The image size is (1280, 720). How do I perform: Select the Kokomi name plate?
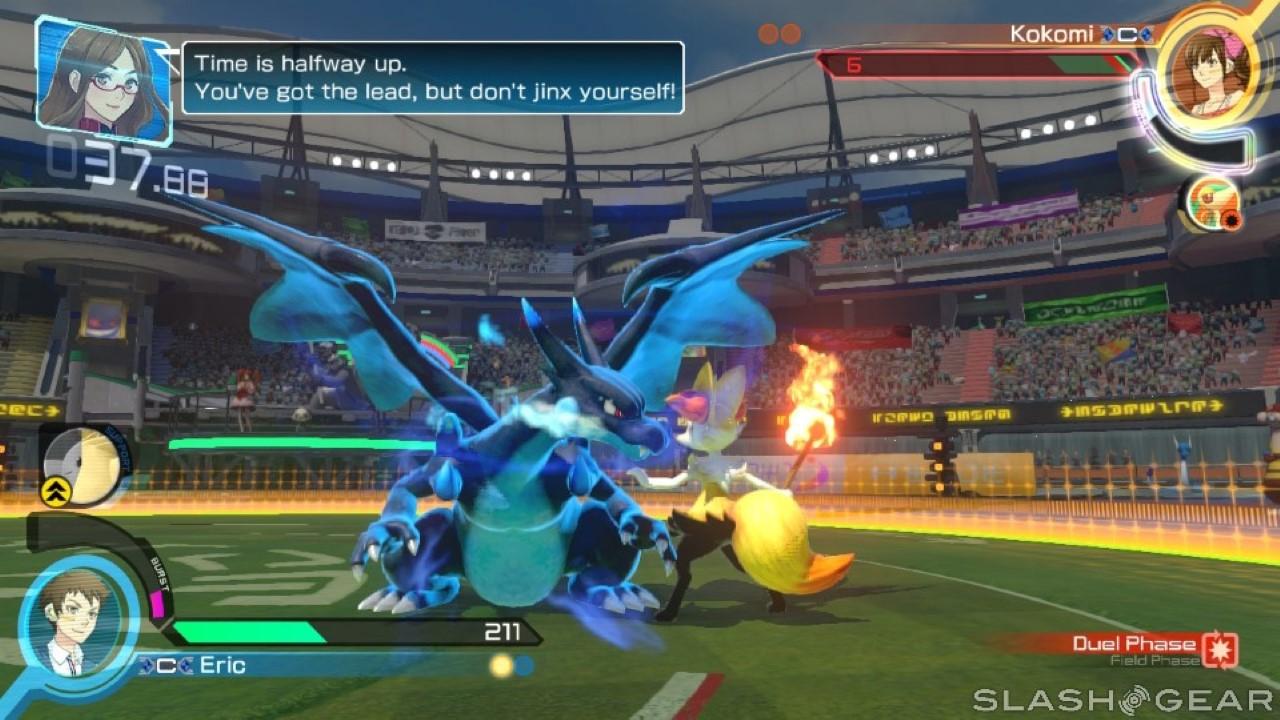1050,33
